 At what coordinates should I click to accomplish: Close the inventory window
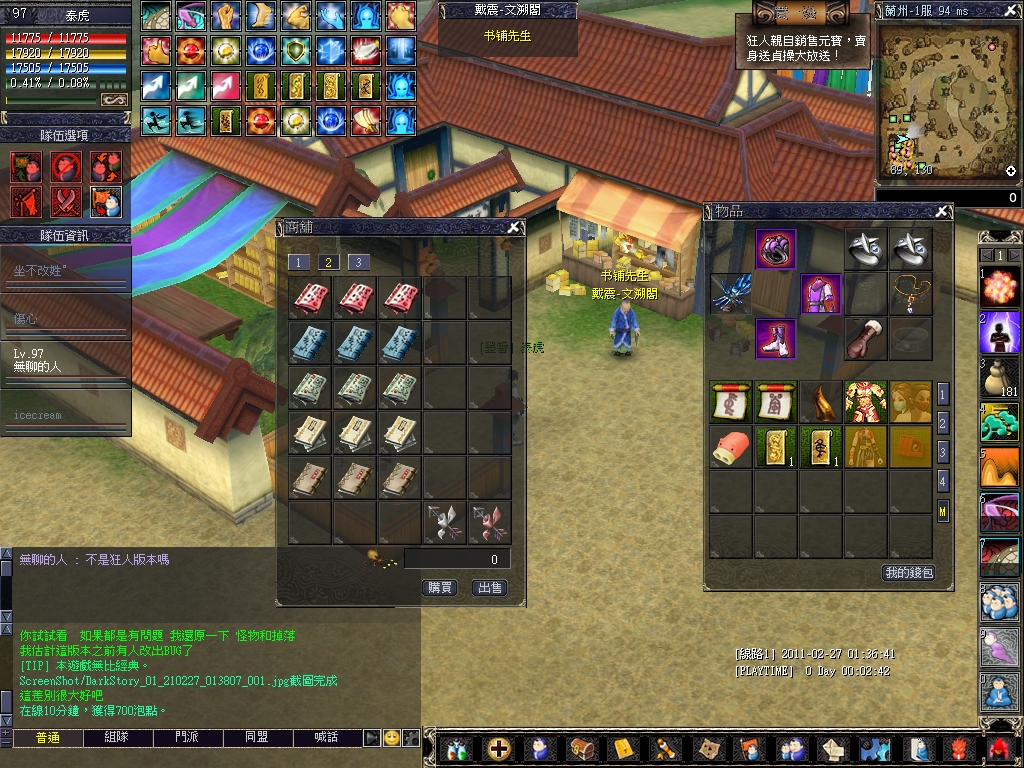point(941,212)
